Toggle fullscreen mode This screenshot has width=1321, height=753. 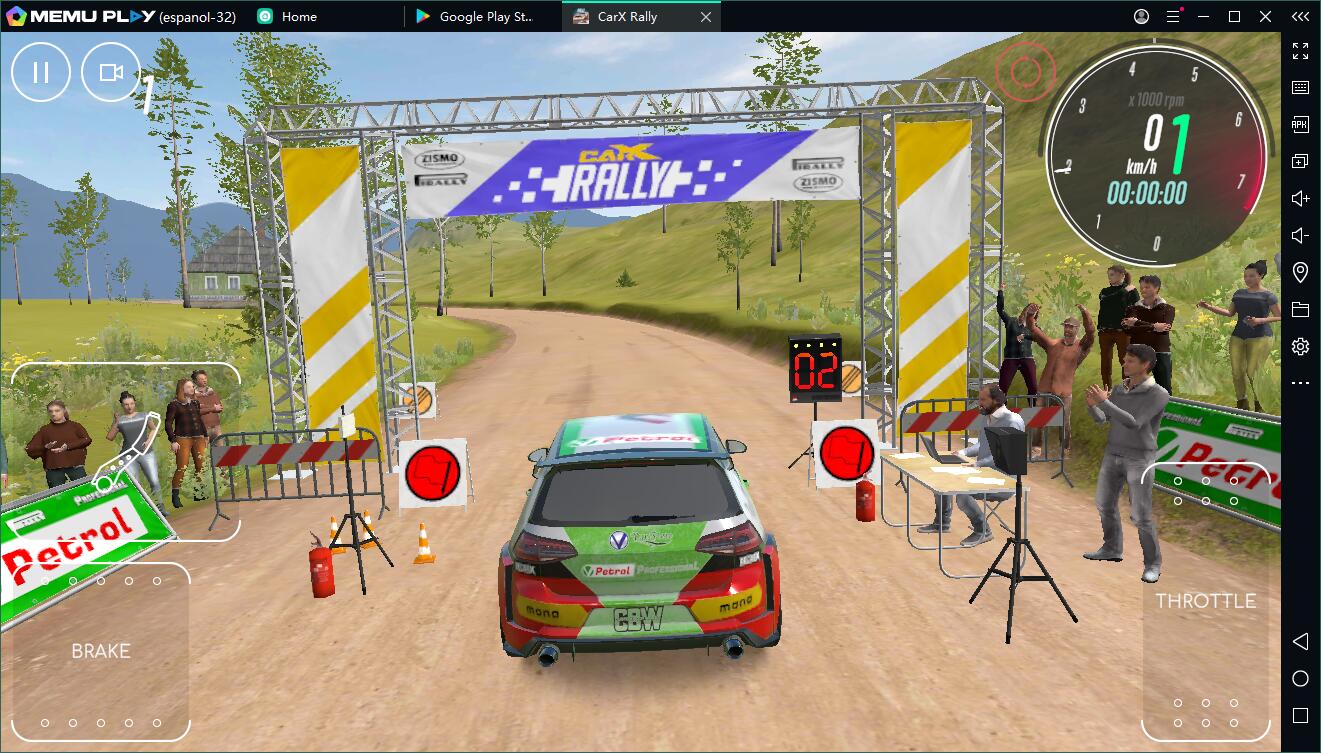click(1300, 52)
